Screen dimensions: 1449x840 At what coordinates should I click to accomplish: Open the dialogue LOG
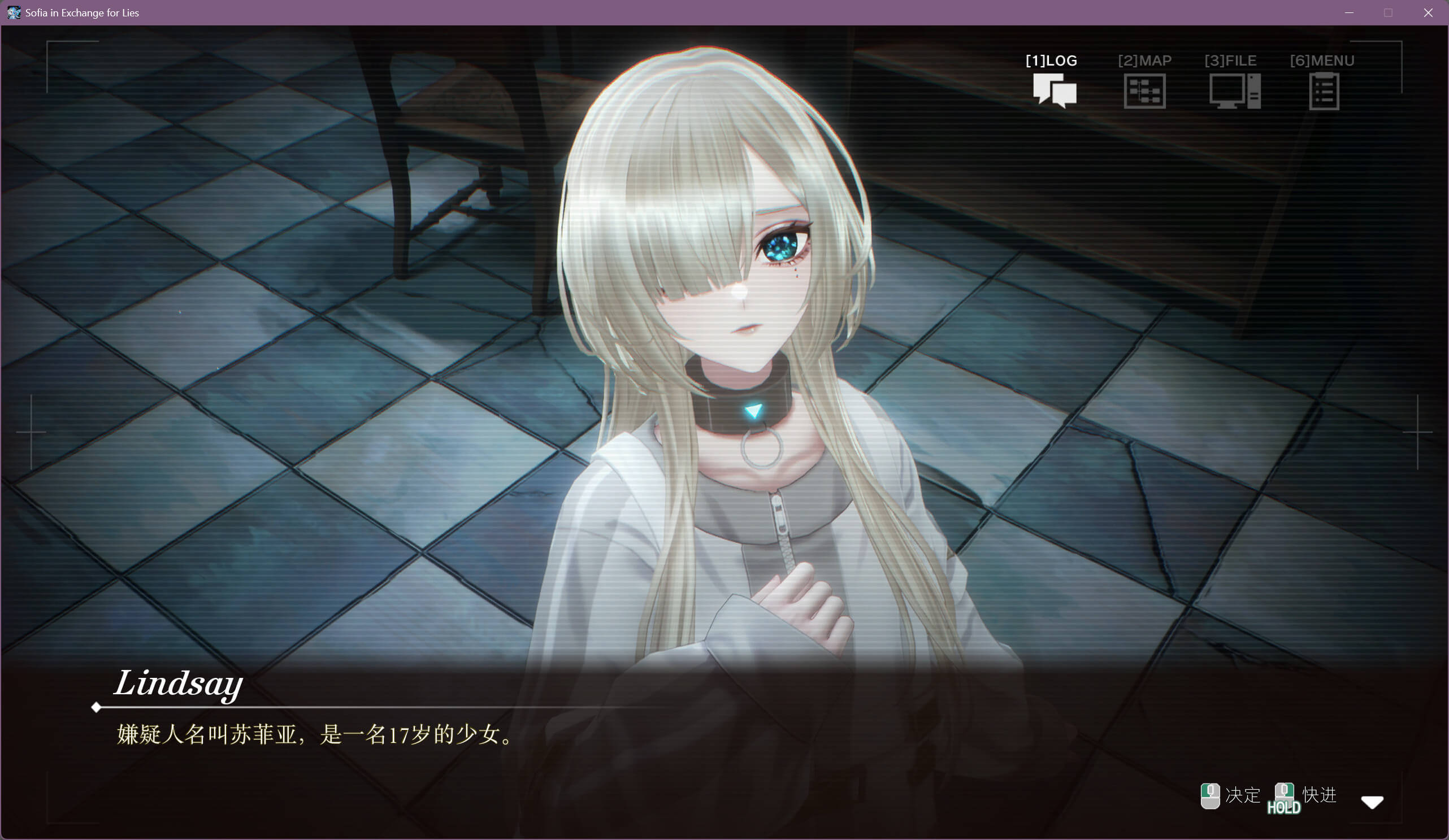(x=1054, y=89)
